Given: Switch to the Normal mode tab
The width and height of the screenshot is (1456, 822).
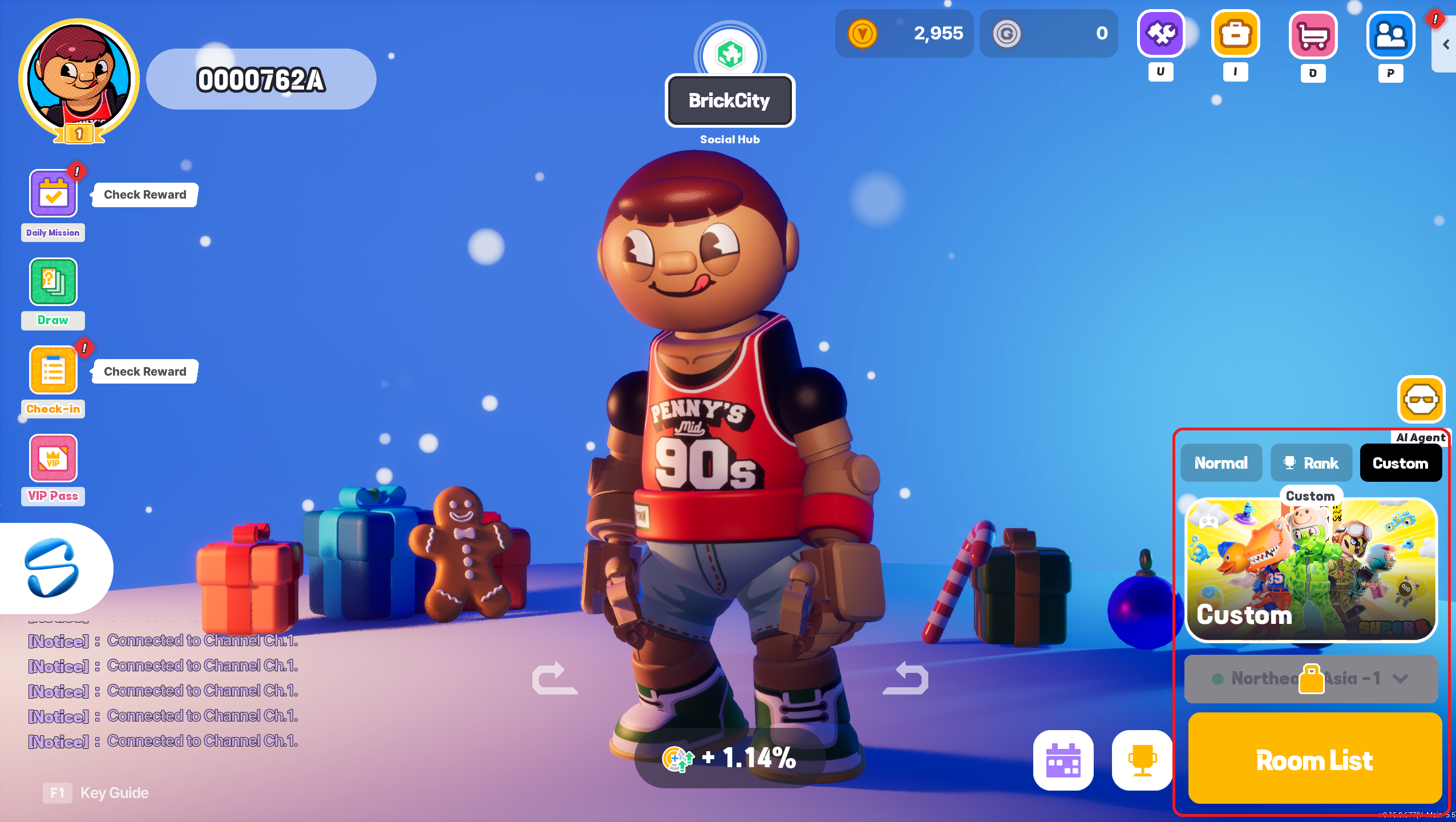Looking at the screenshot, I should point(1221,463).
